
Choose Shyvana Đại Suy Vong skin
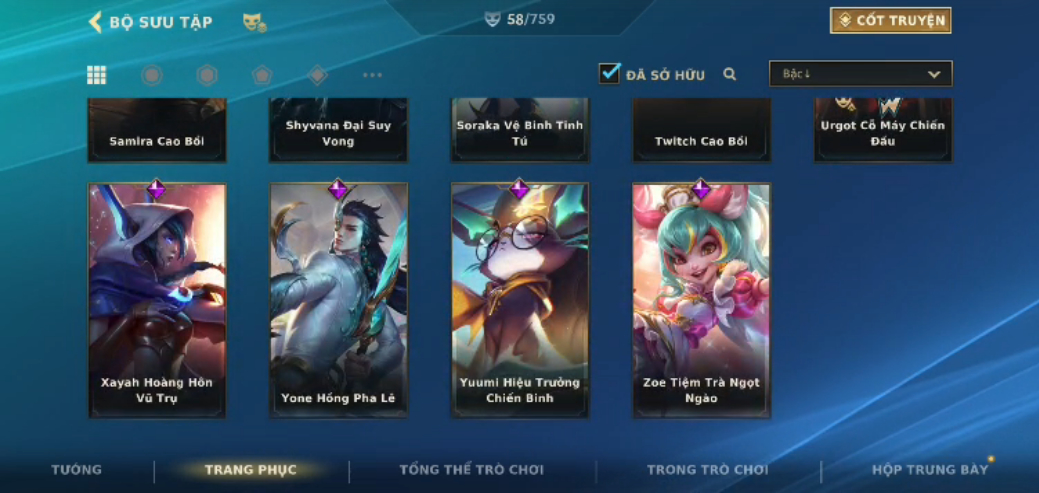[338, 131]
